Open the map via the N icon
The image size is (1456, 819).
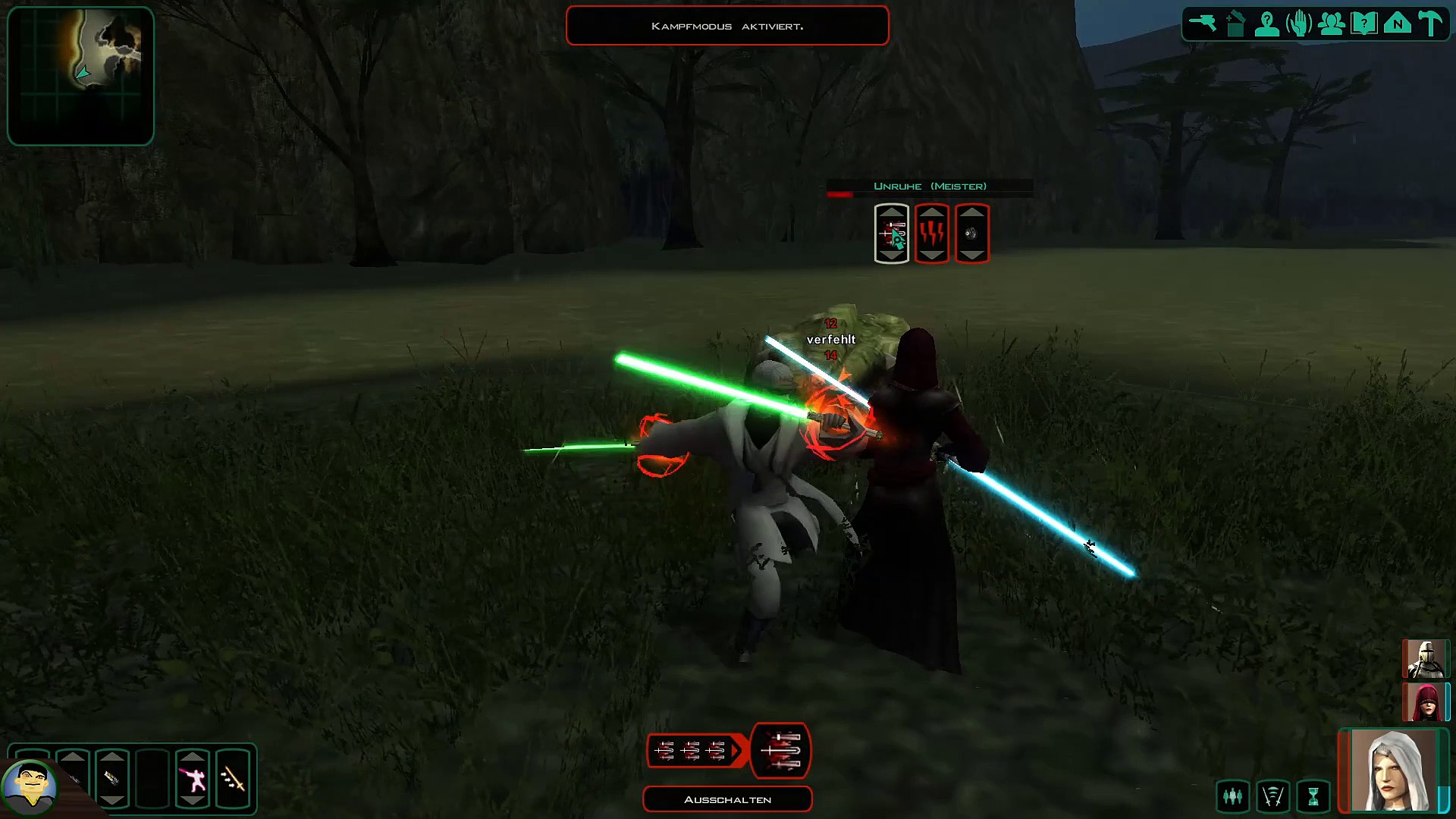[x=1397, y=24]
